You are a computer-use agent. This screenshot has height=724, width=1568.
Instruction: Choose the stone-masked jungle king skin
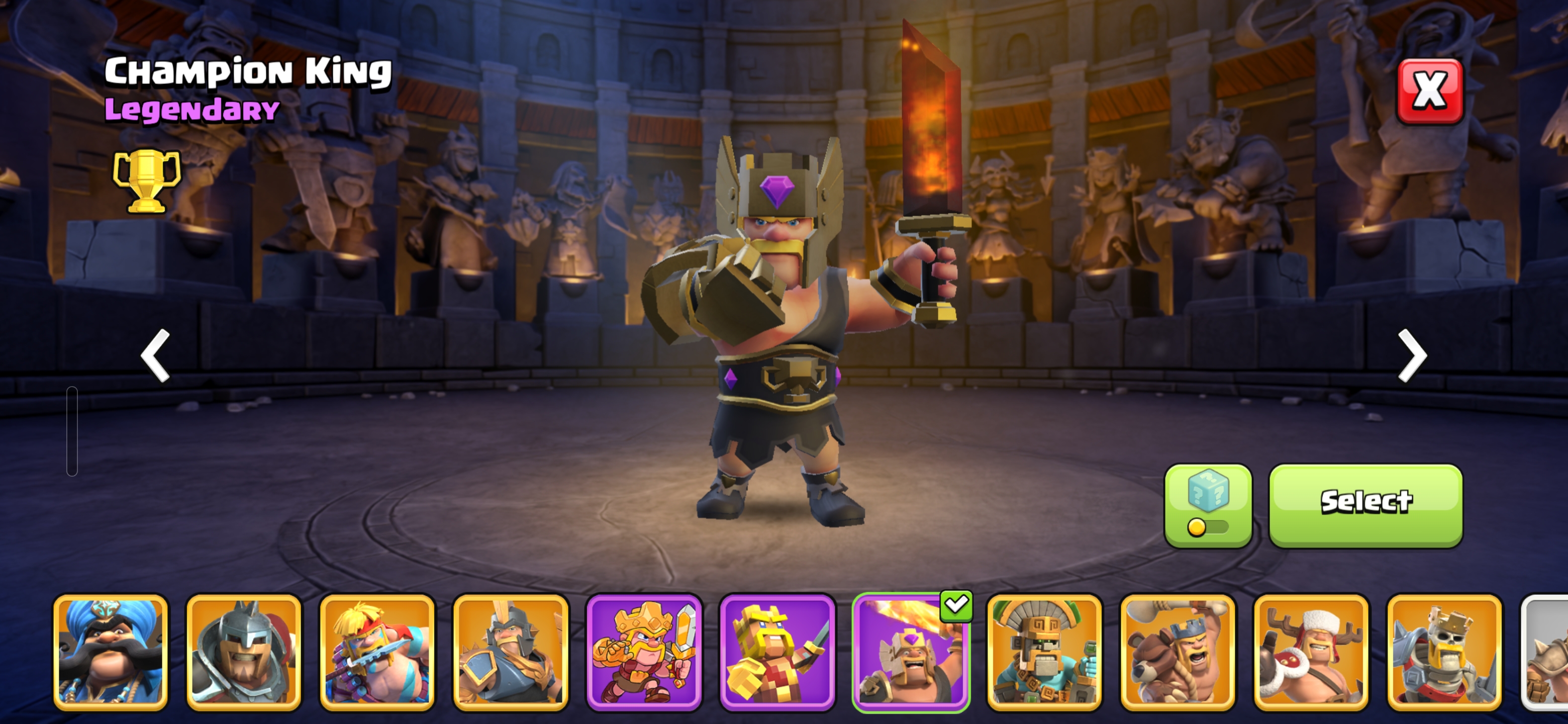click(x=1044, y=652)
